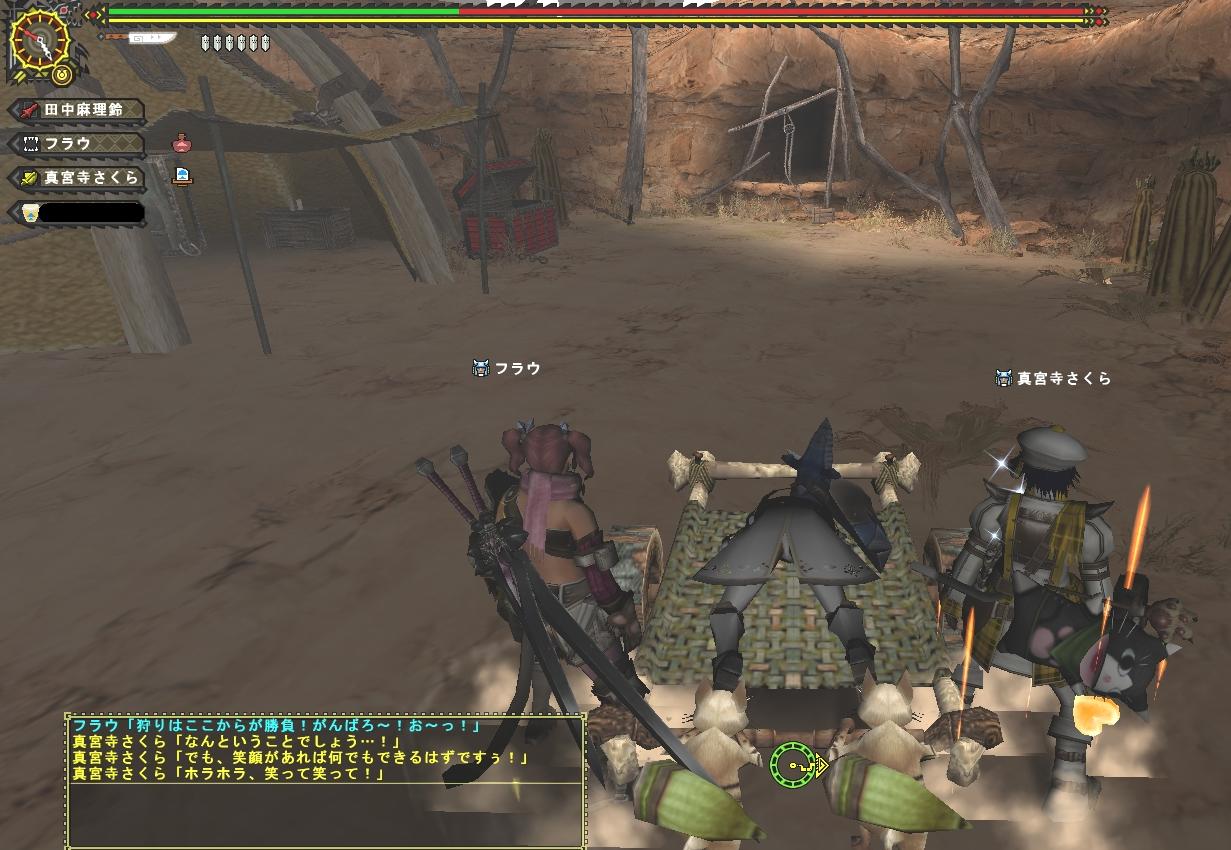Open the chat log window
Viewport: 1231px width, 850px height.
point(326,779)
